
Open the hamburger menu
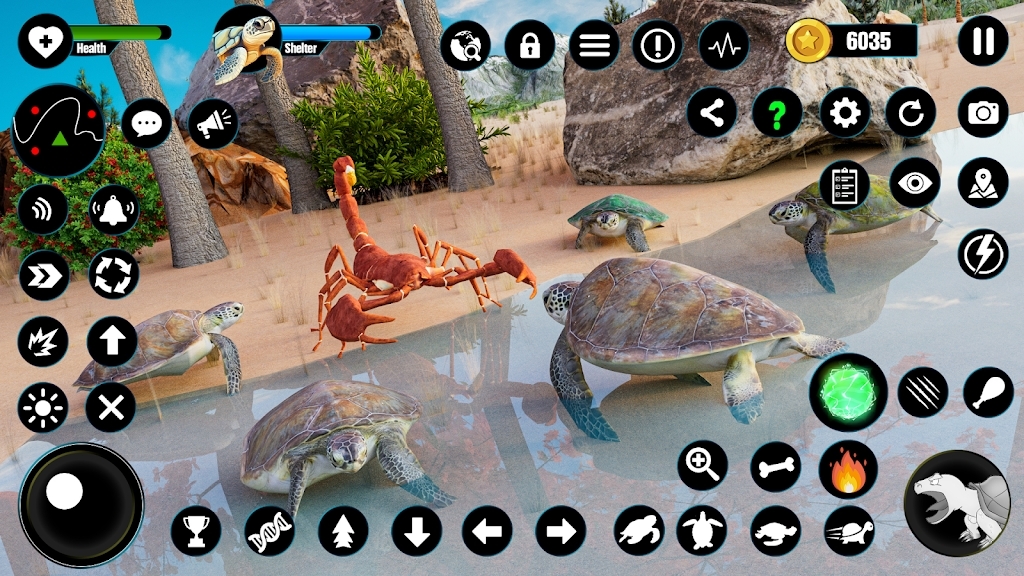tap(593, 45)
